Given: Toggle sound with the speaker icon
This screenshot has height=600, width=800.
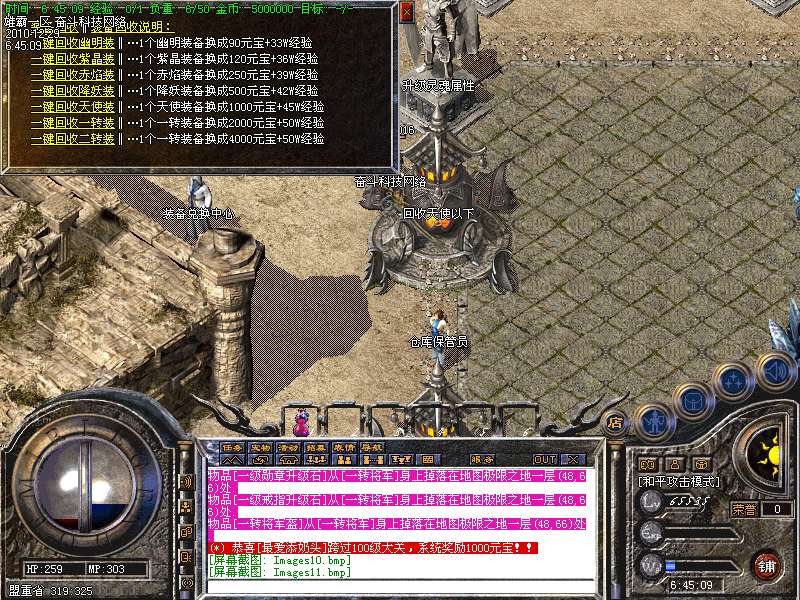Looking at the screenshot, I should [775, 371].
